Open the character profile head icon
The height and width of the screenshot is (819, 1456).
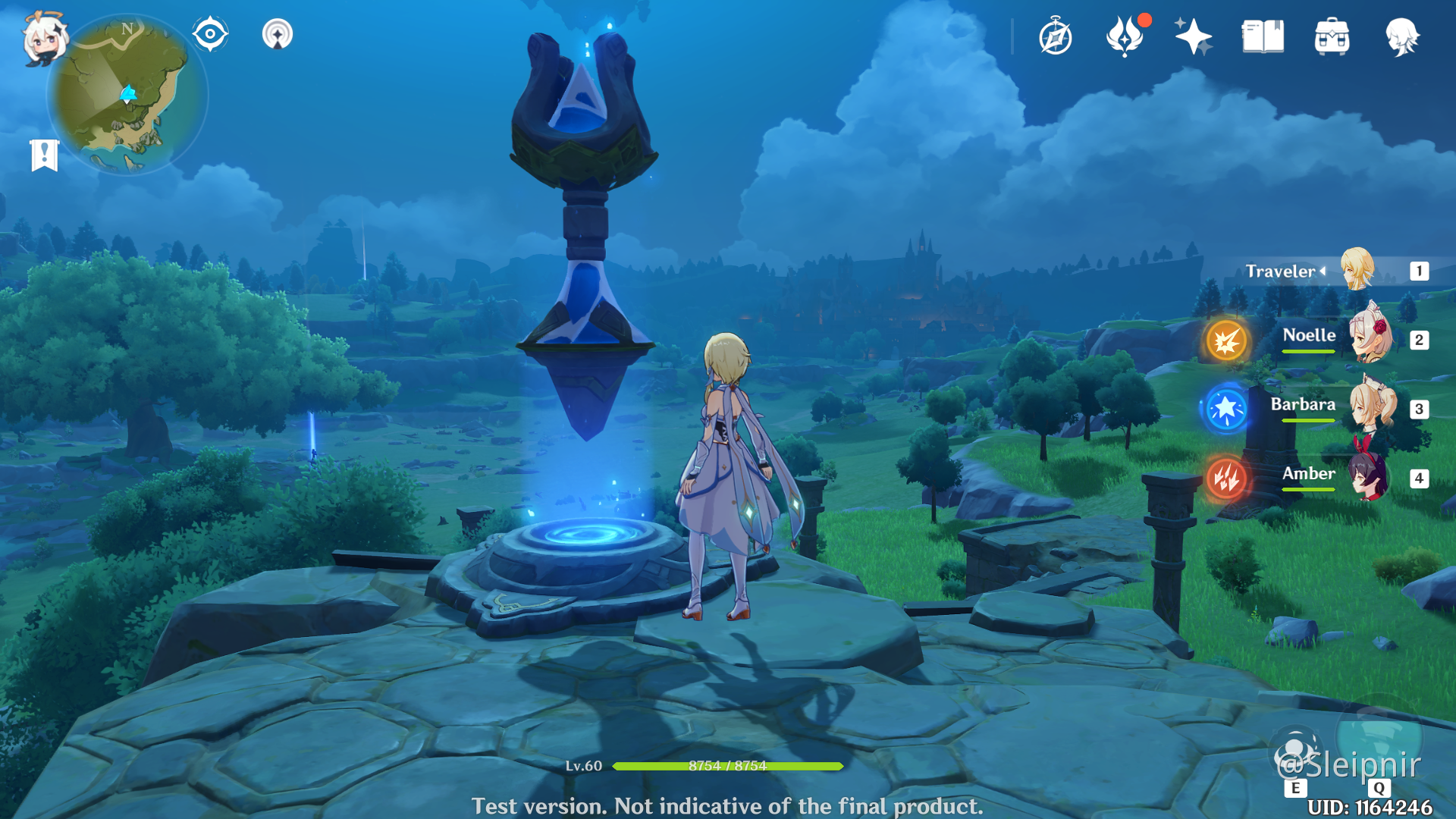(1401, 36)
